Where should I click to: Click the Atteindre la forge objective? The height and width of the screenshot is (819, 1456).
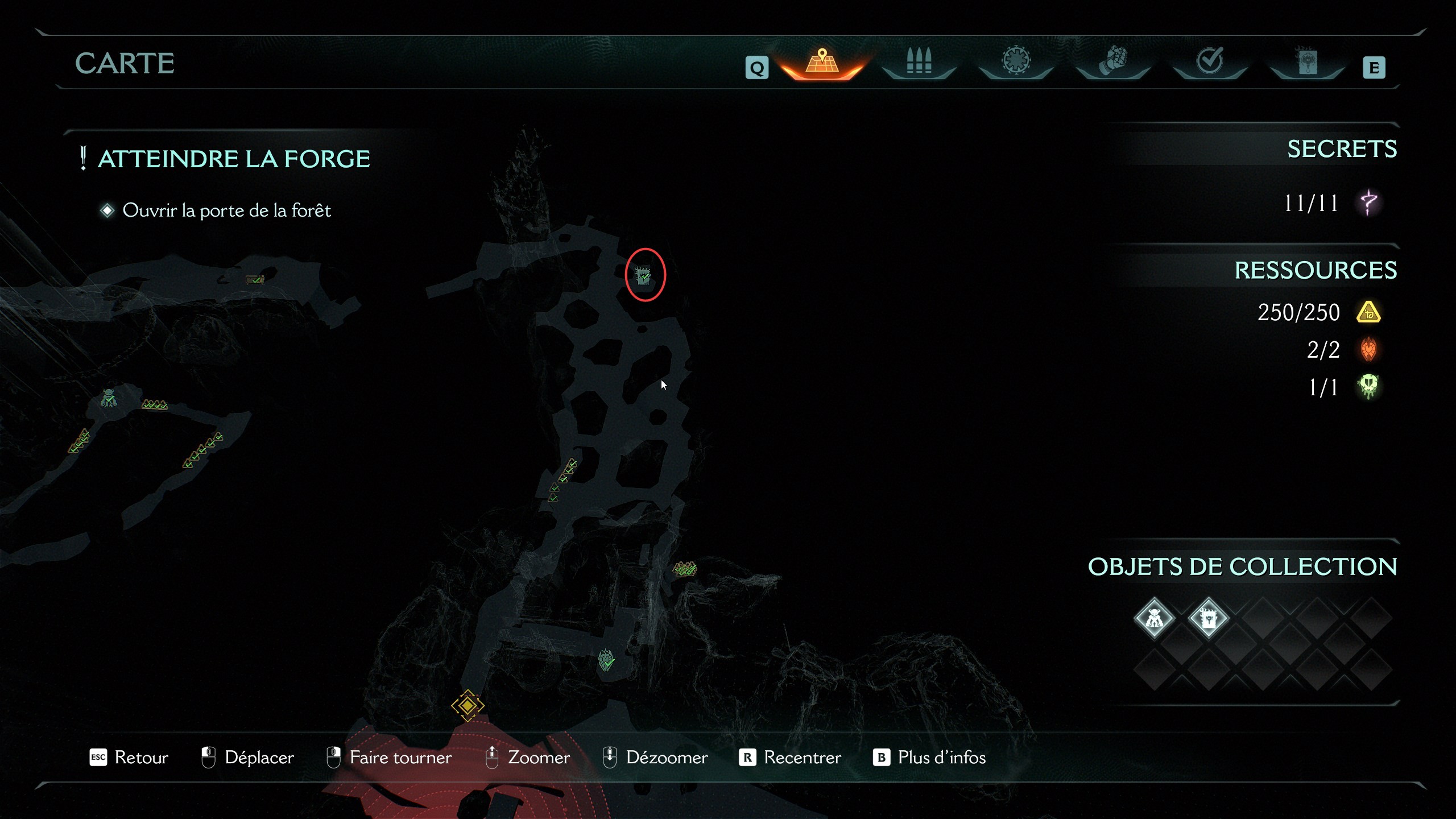[x=234, y=159]
